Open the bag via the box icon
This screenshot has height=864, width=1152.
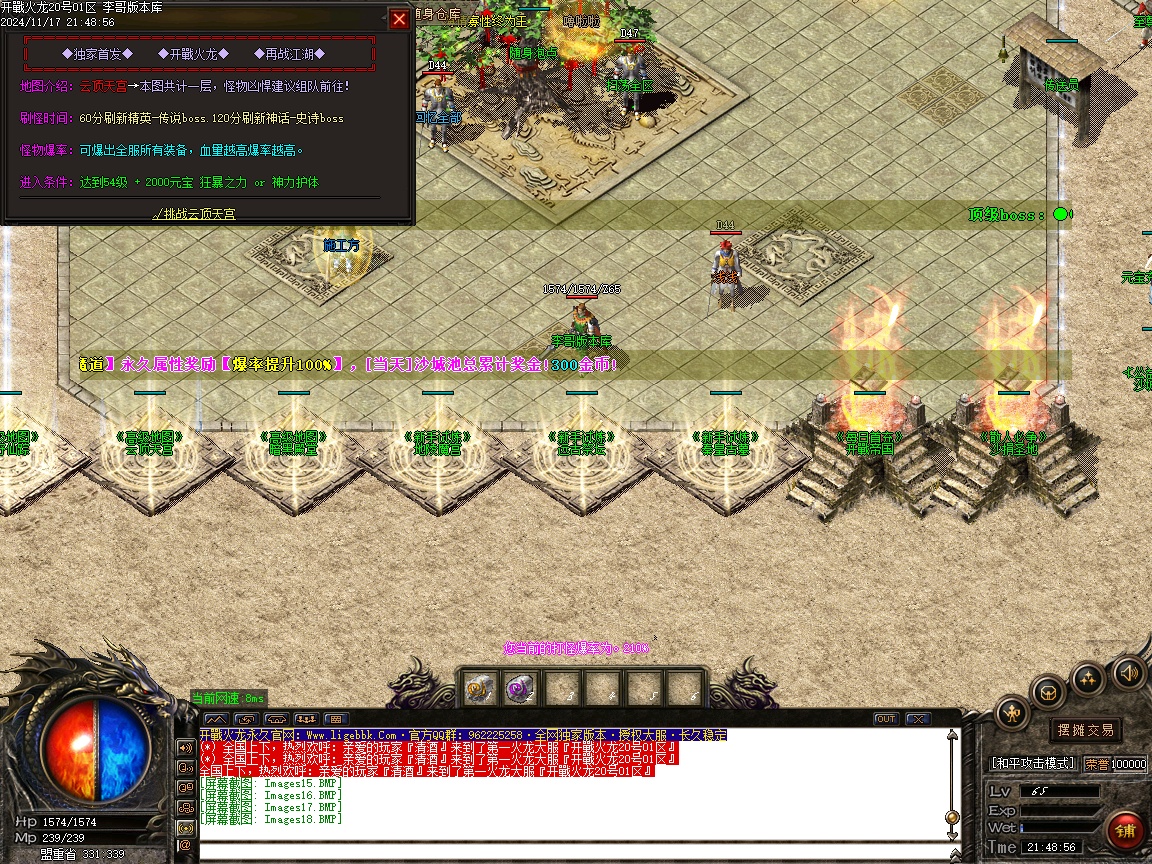[x=1048, y=692]
